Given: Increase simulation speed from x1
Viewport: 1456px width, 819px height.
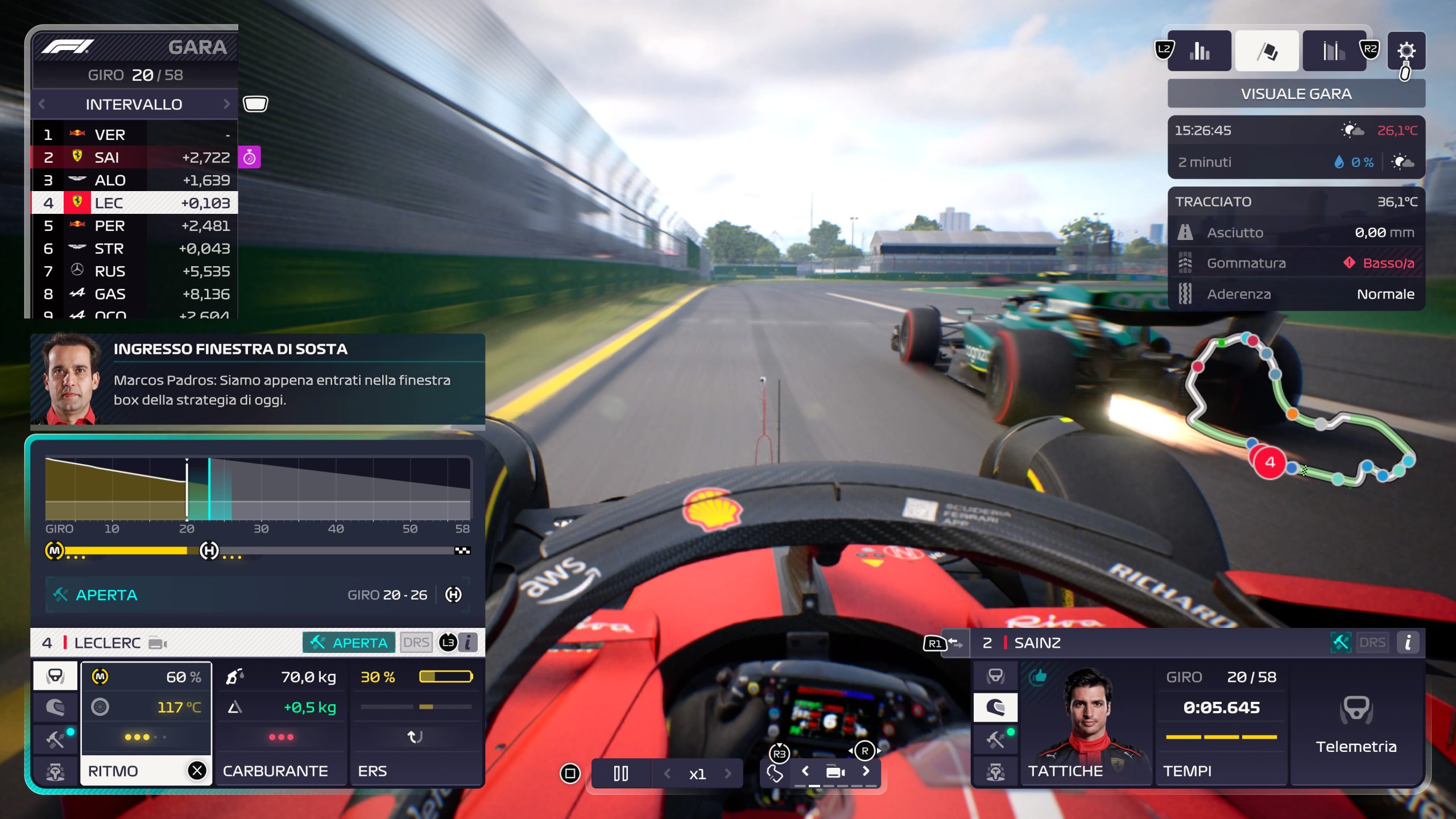Looking at the screenshot, I should pyautogui.click(x=727, y=773).
